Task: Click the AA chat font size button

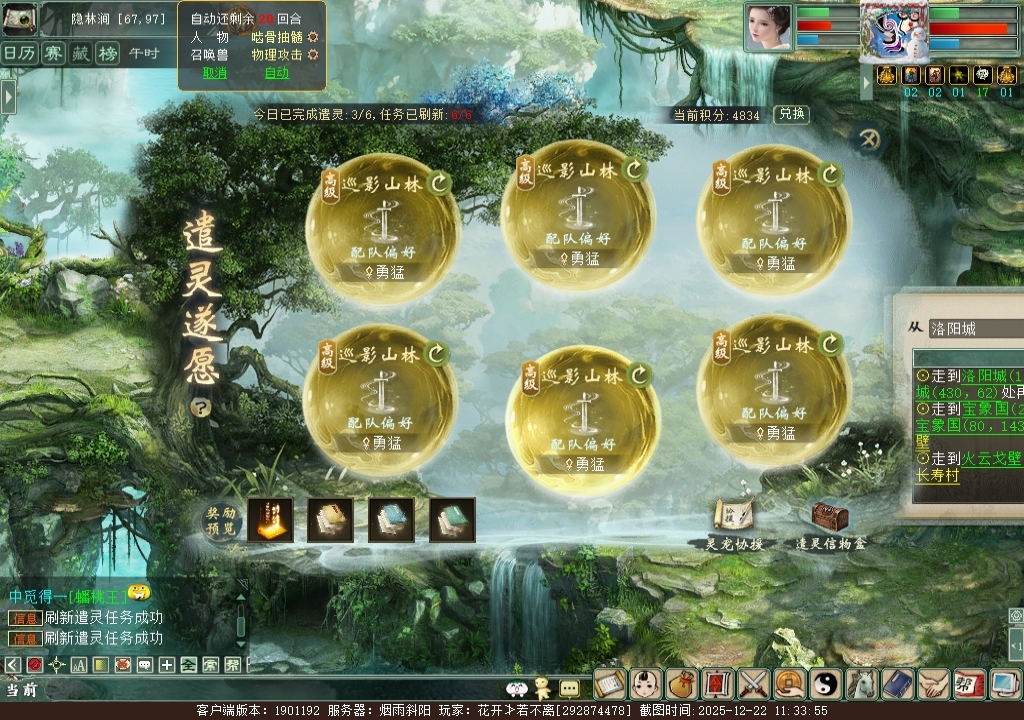Action: pyautogui.click(x=79, y=664)
